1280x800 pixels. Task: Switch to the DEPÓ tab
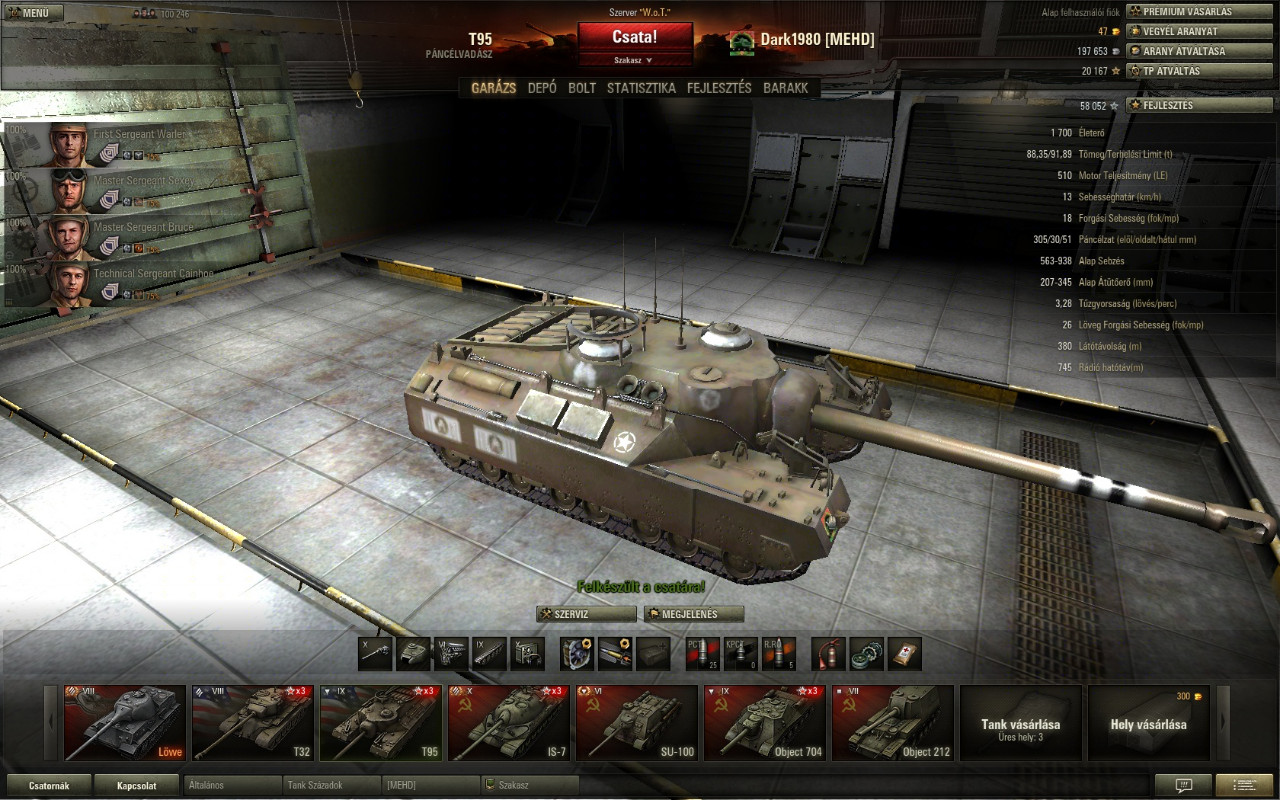pyautogui.click(x=542, y=88)
